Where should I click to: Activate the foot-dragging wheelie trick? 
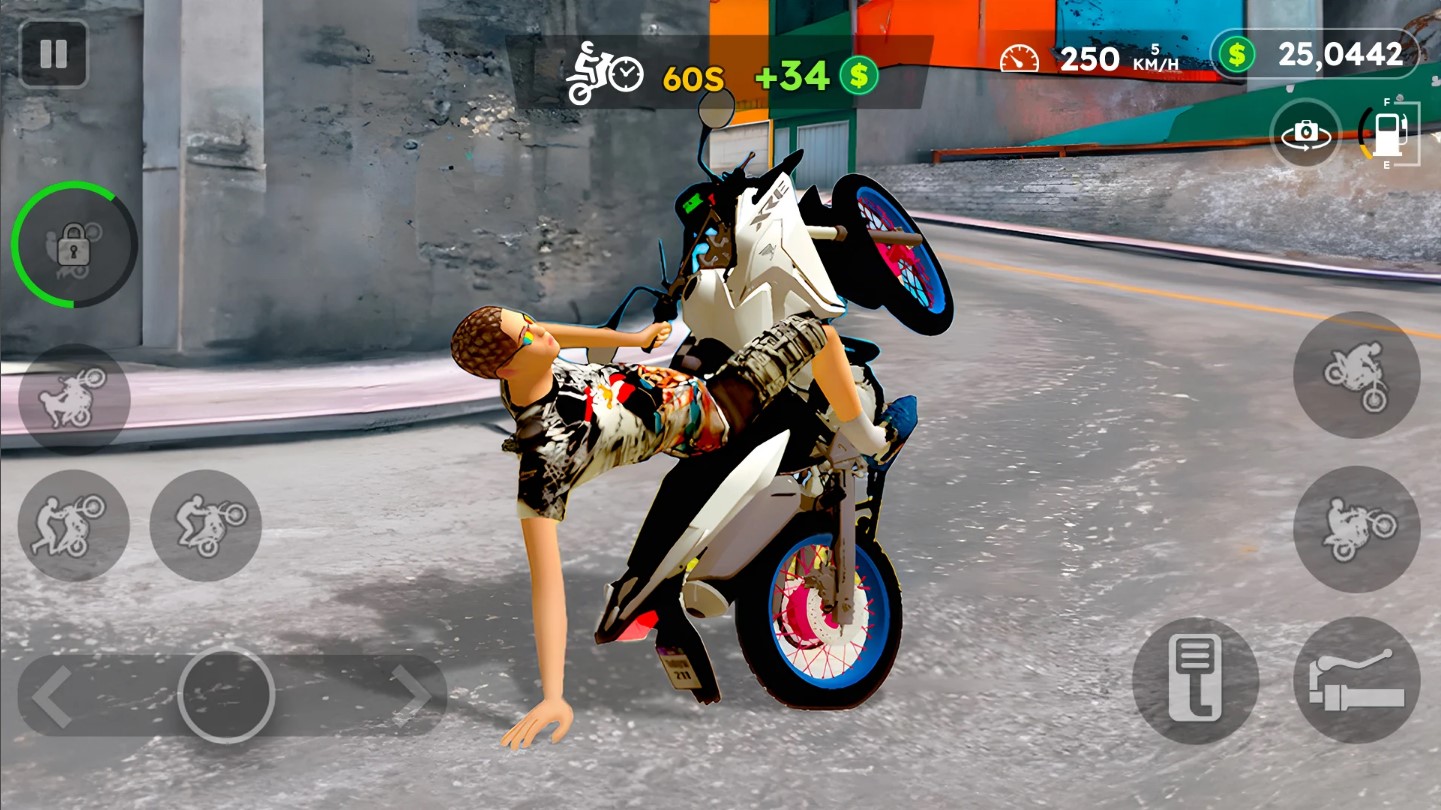(x=74, y=526)
